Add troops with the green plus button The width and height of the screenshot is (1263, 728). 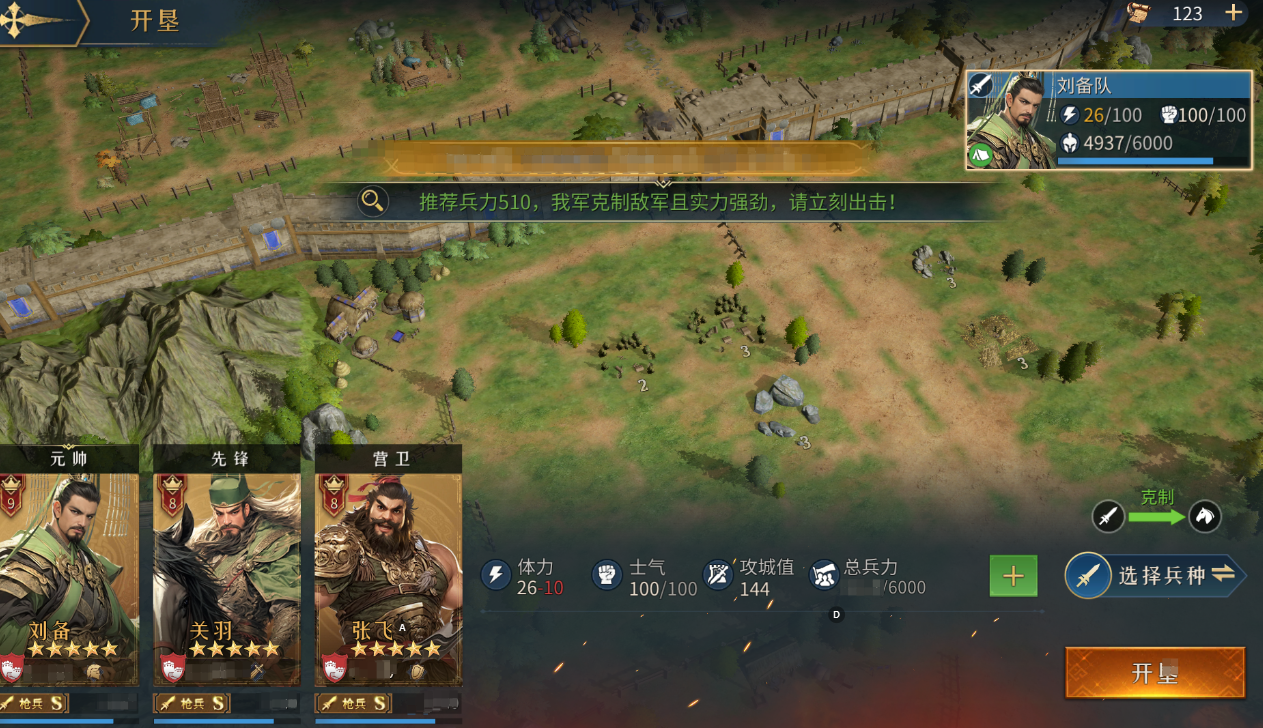tap(1013, 576)
